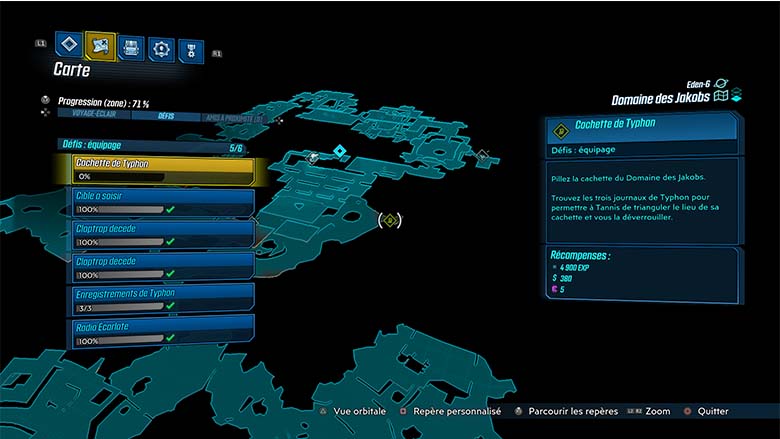Select the cyan diamond waypoint on map
Image resolution: width=780 pixels, height=439 pixels.
click(x=339, y=151)
